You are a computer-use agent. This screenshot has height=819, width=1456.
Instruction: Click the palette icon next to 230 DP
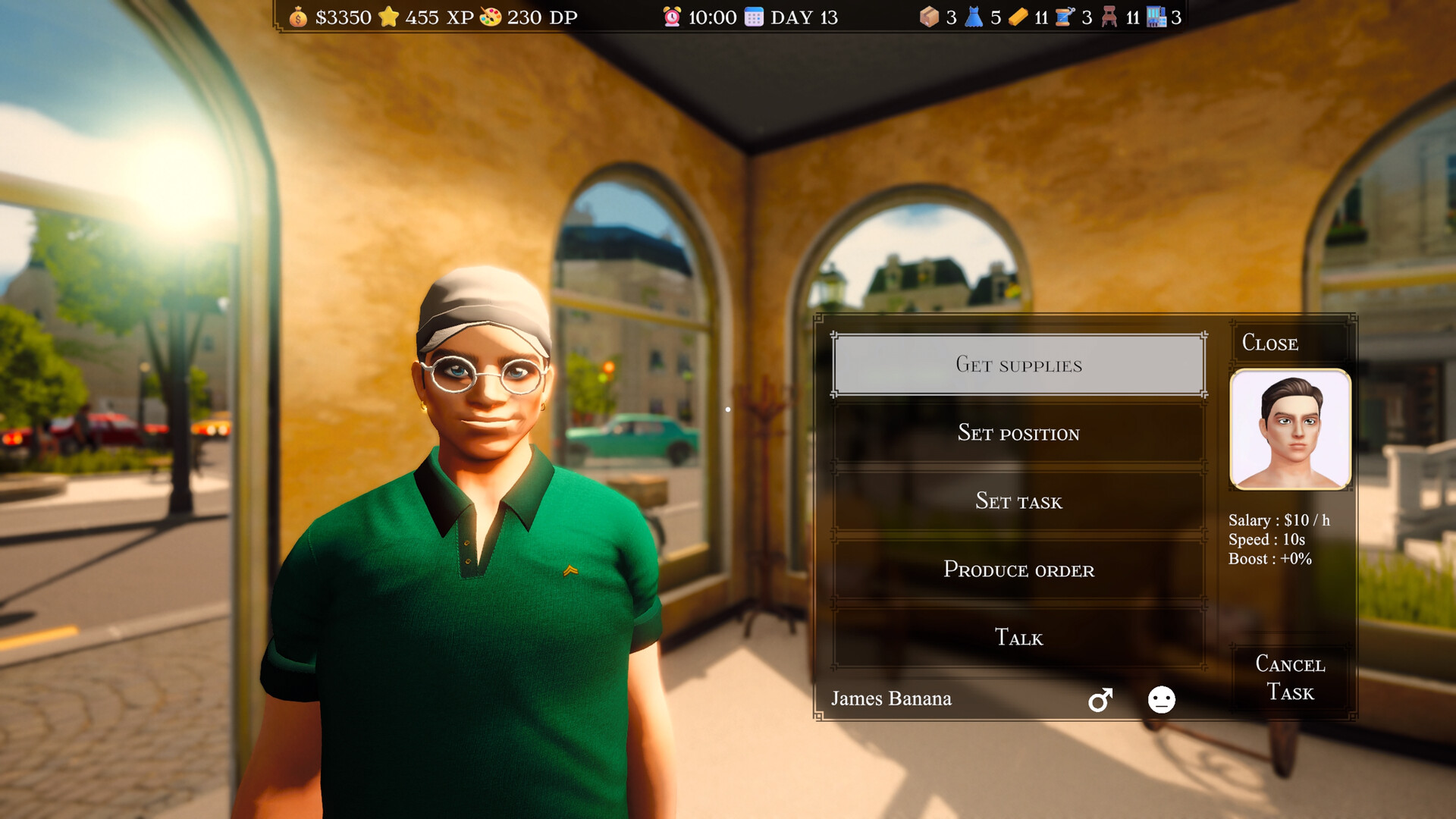pyautogui.click(x=491, y=17)
